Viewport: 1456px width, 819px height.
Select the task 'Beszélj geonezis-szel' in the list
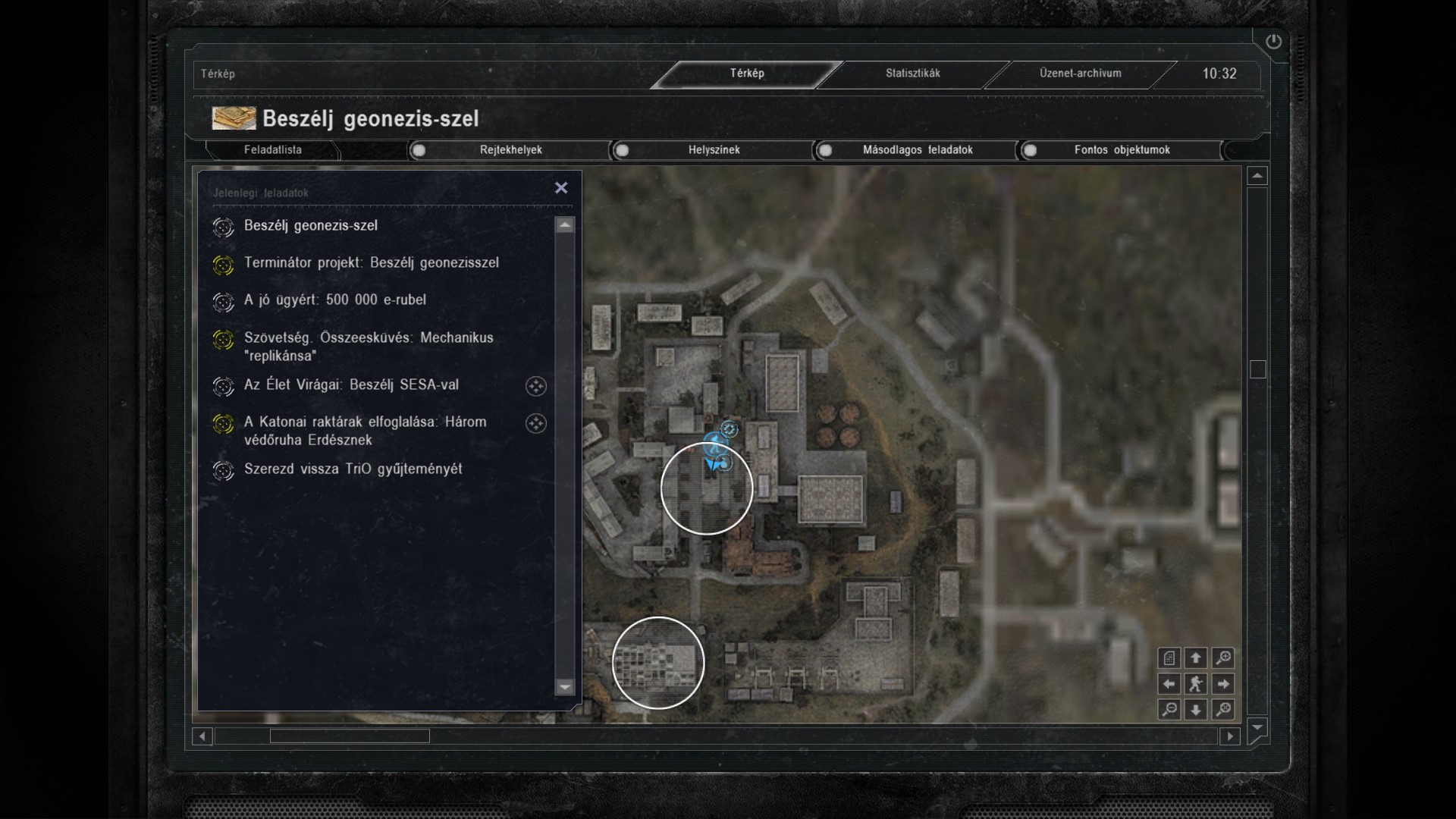pyautogui.click(x=311, y=226)
